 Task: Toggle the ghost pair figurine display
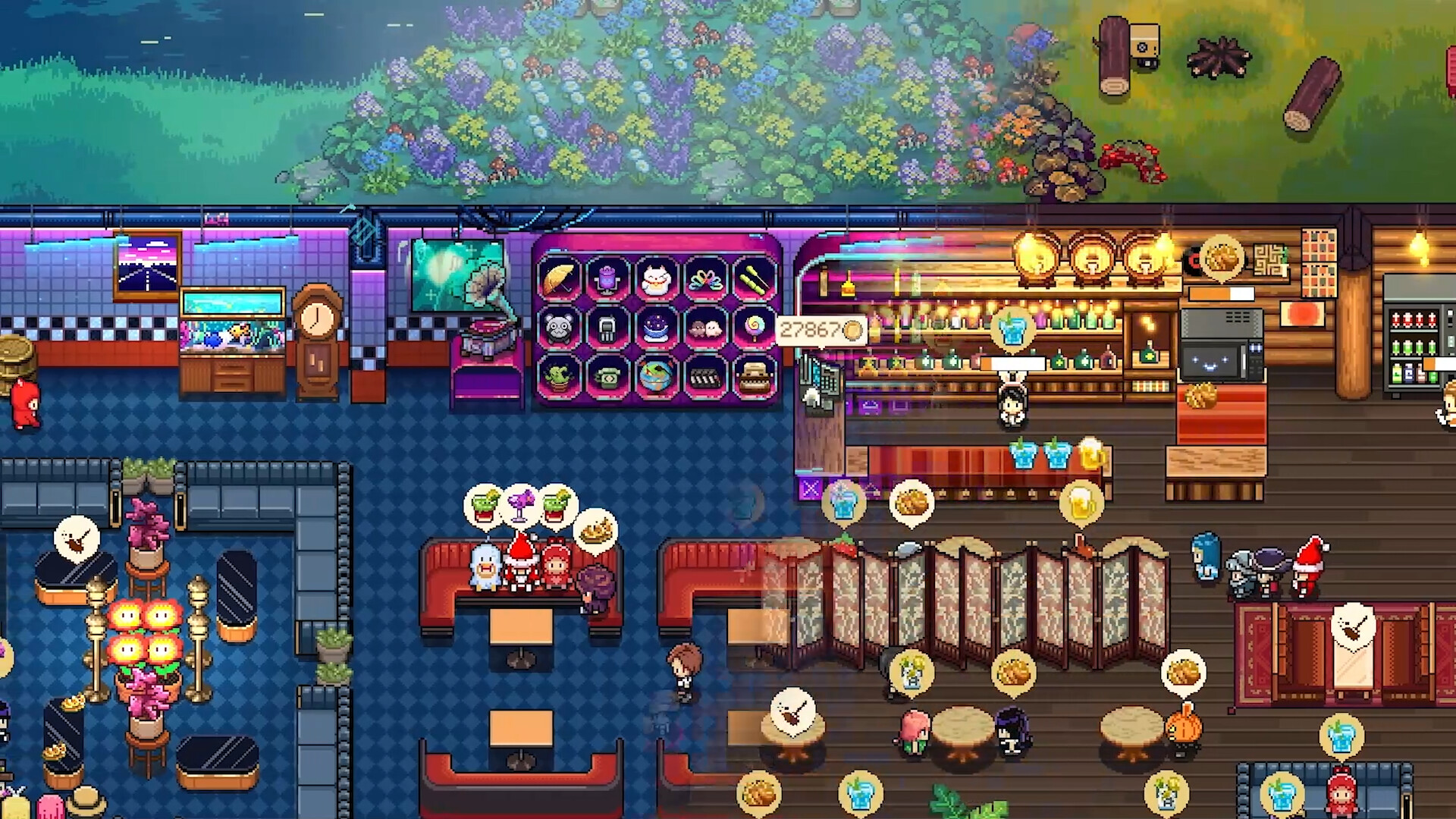pos(704,330)
